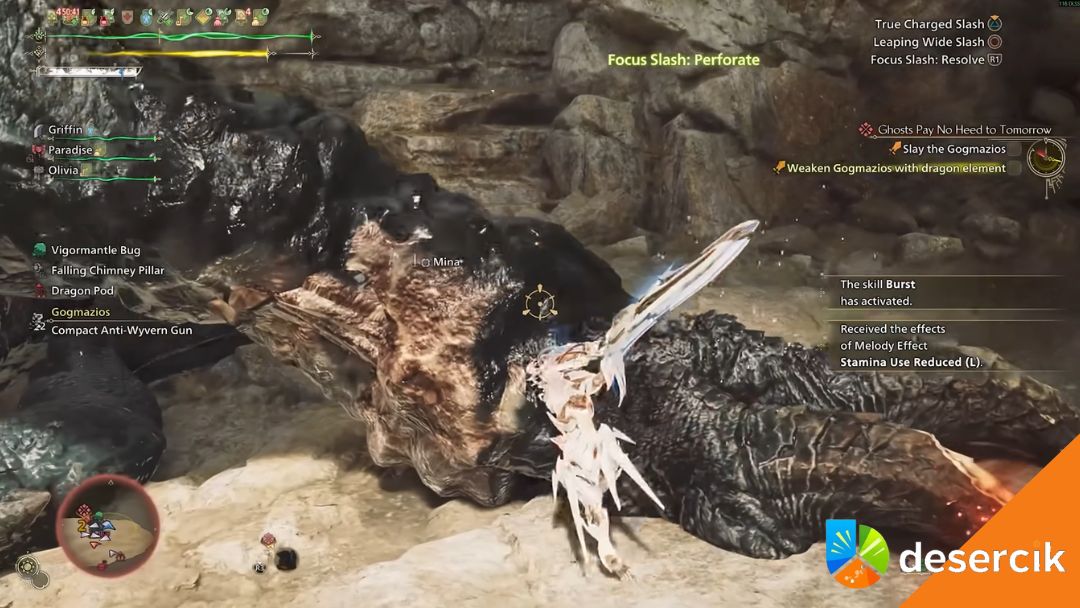
Task: Pick Compact Anti-Wyvern Gun from the list
Action: click(x=121, y=330)
